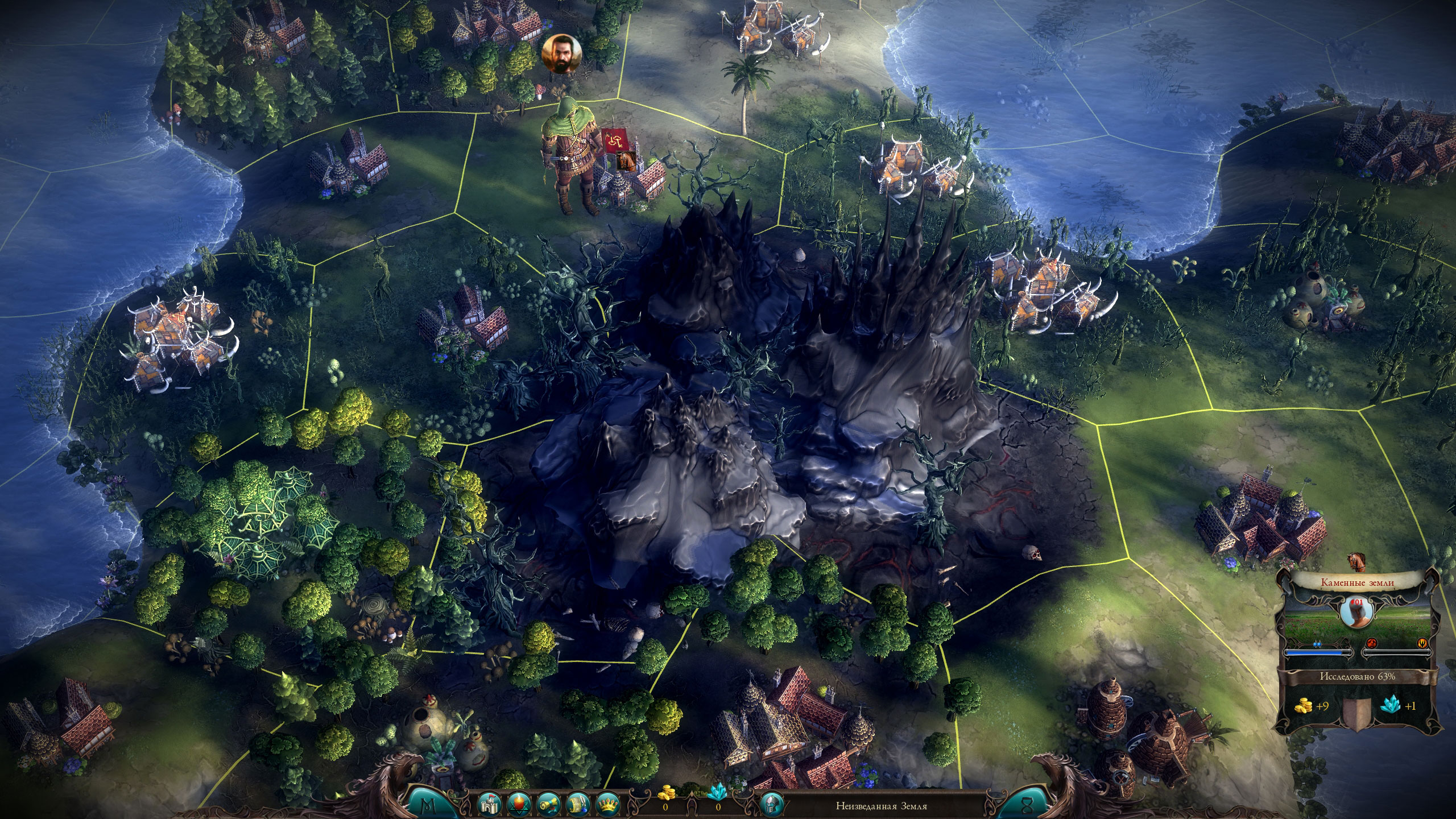Click the knight helmet icon
The width and height of the screenshot is (1456, 819).
772,804
